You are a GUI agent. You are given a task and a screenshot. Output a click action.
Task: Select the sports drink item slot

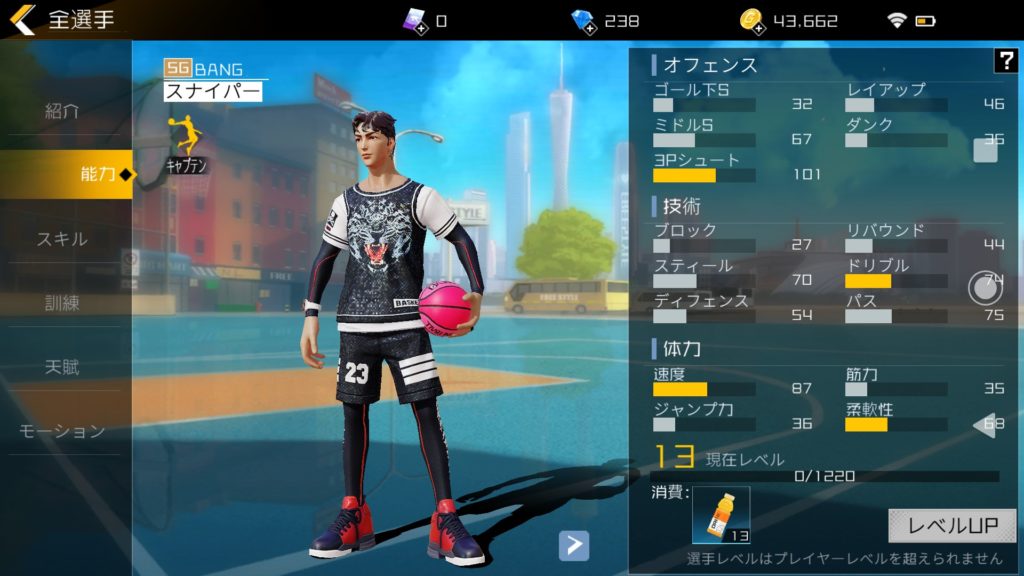[x=721, y=514]
